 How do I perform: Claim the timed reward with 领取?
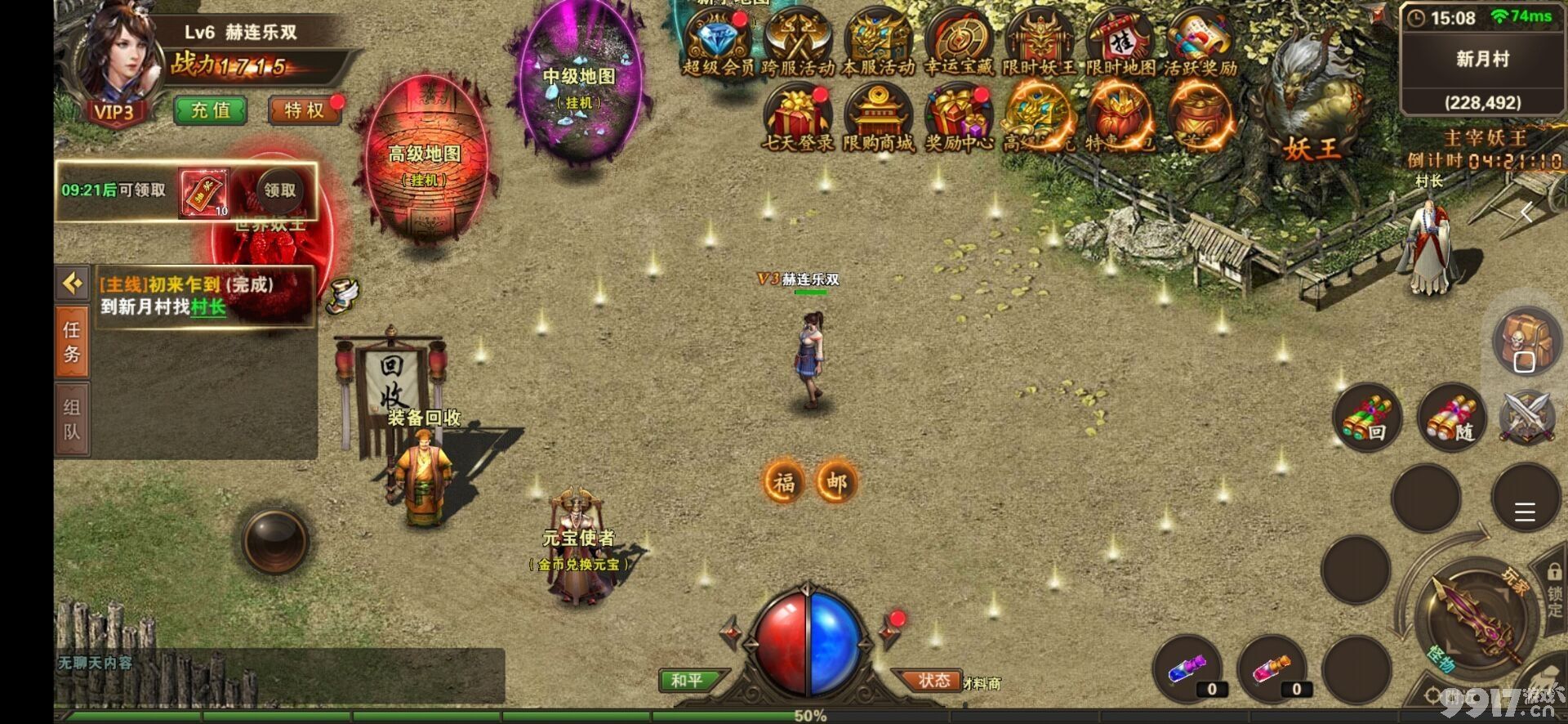pos(279,190)
